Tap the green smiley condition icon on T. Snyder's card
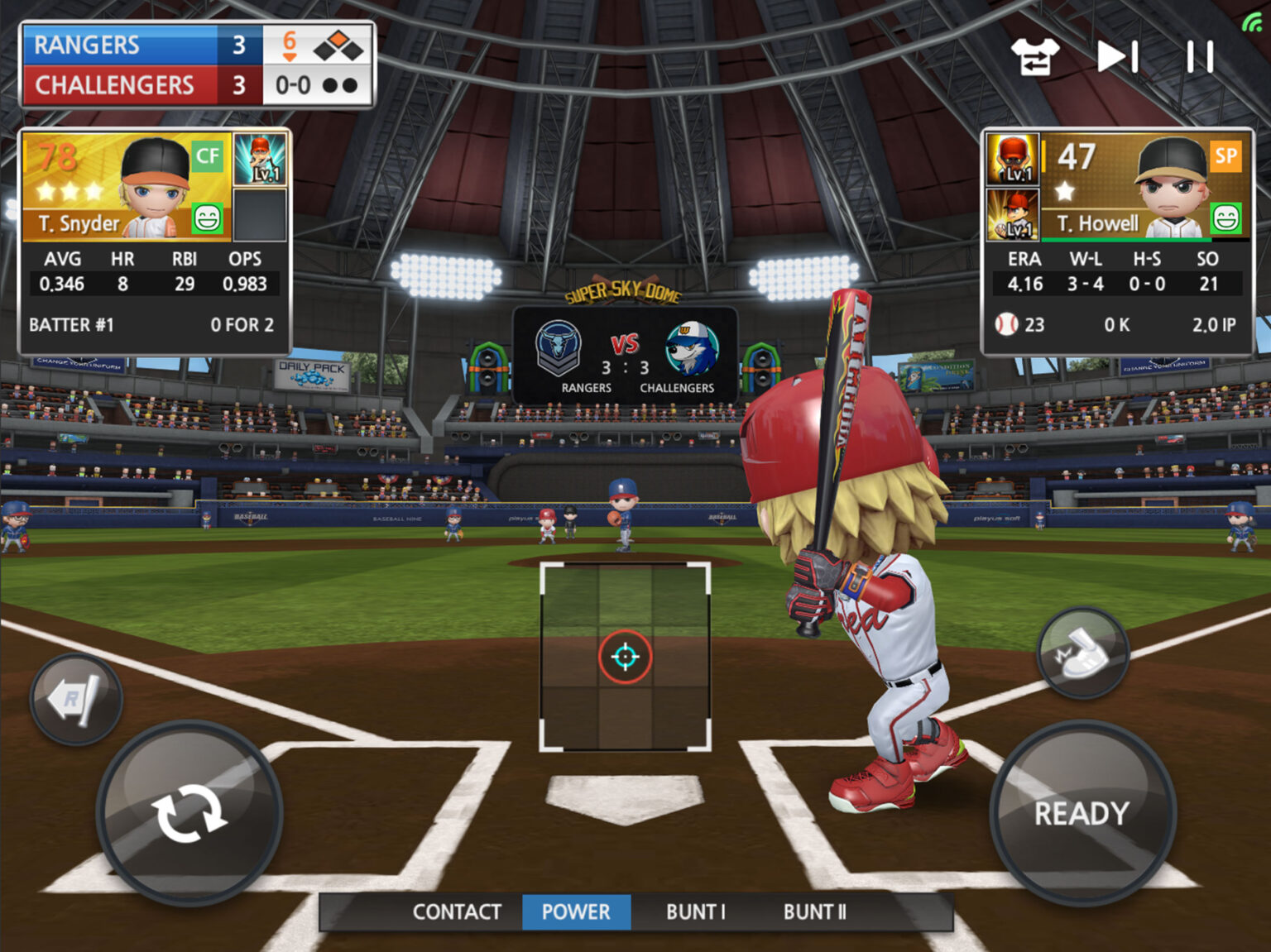Viewport: 1271px width, 952px height. point(206,217)
